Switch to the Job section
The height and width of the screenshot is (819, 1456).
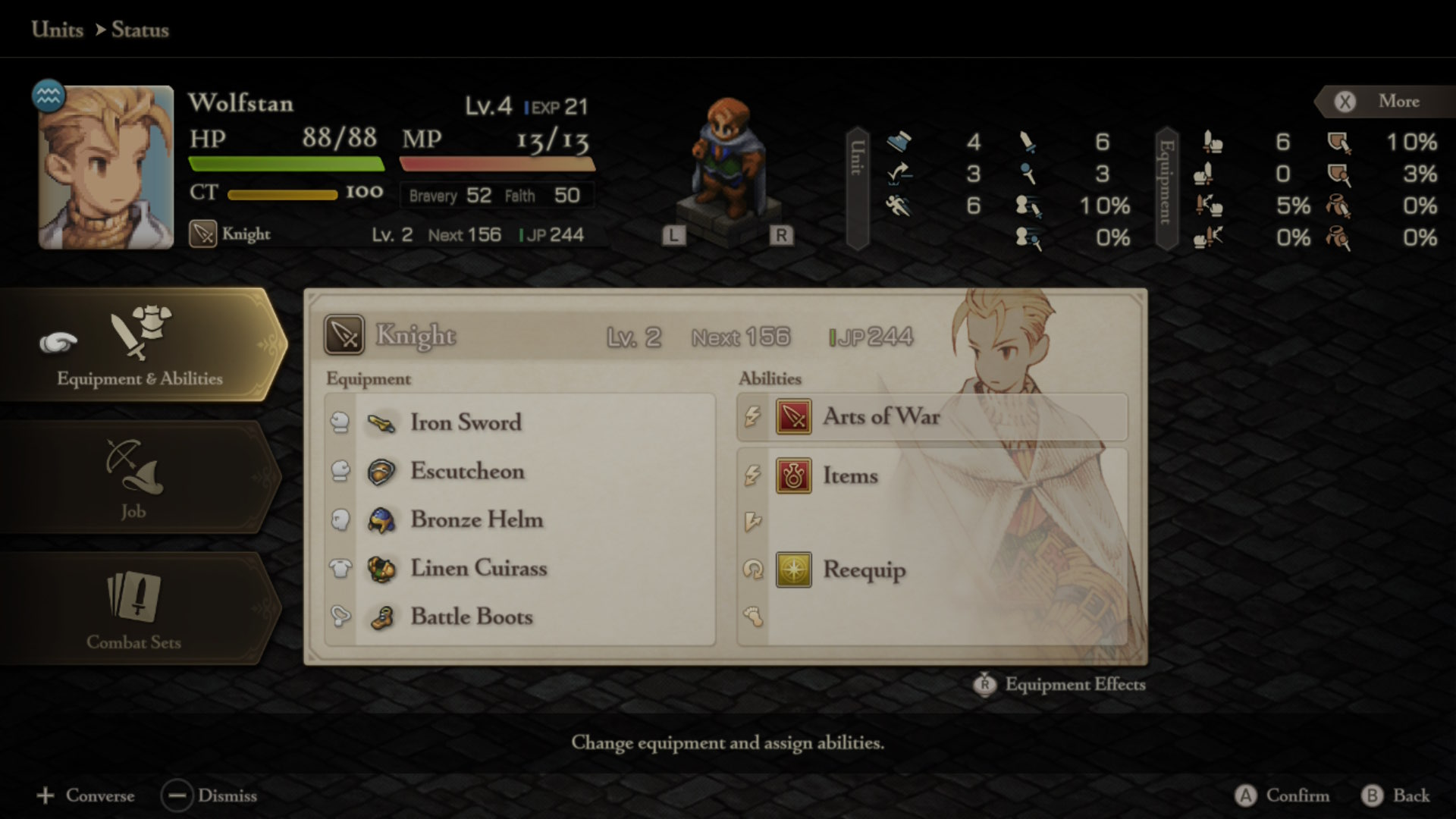134,478
